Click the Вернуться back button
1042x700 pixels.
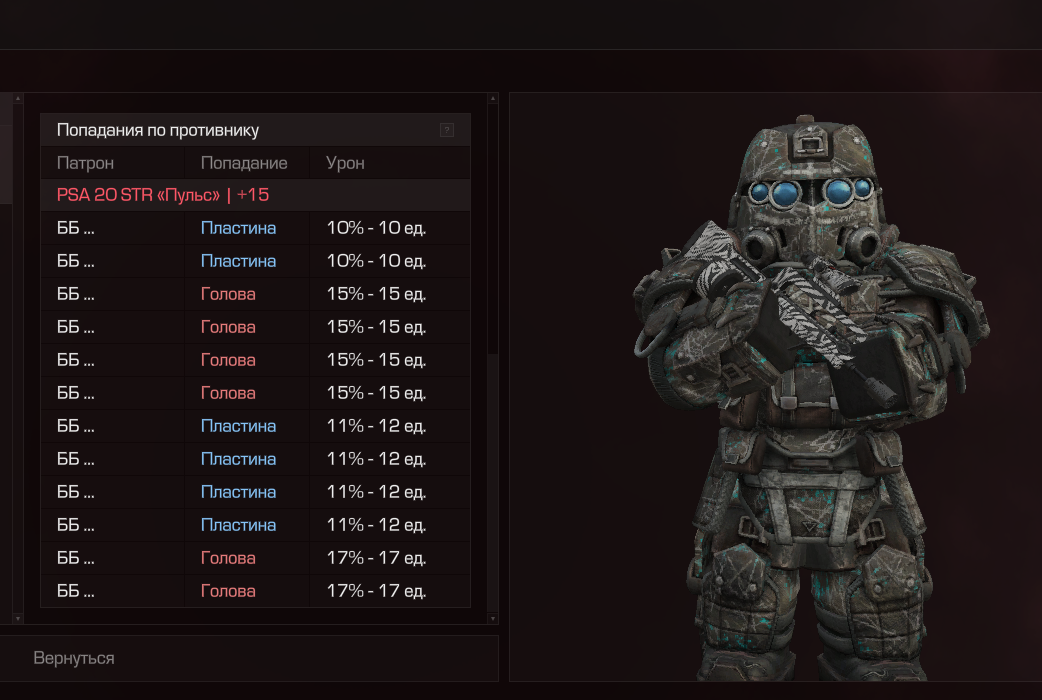click(74, 658)
